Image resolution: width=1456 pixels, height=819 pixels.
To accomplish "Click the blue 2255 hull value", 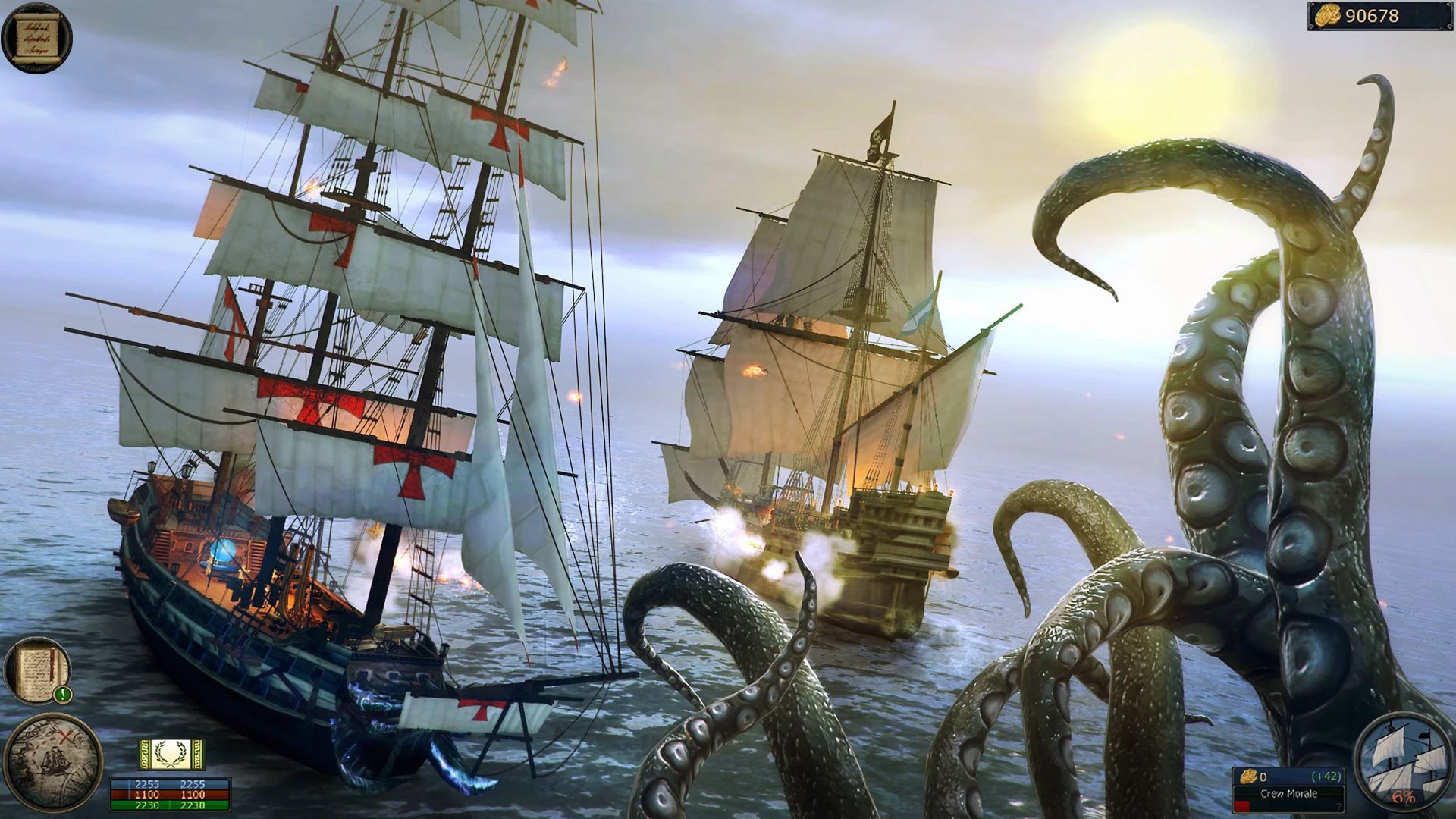I will click(147, 783).
